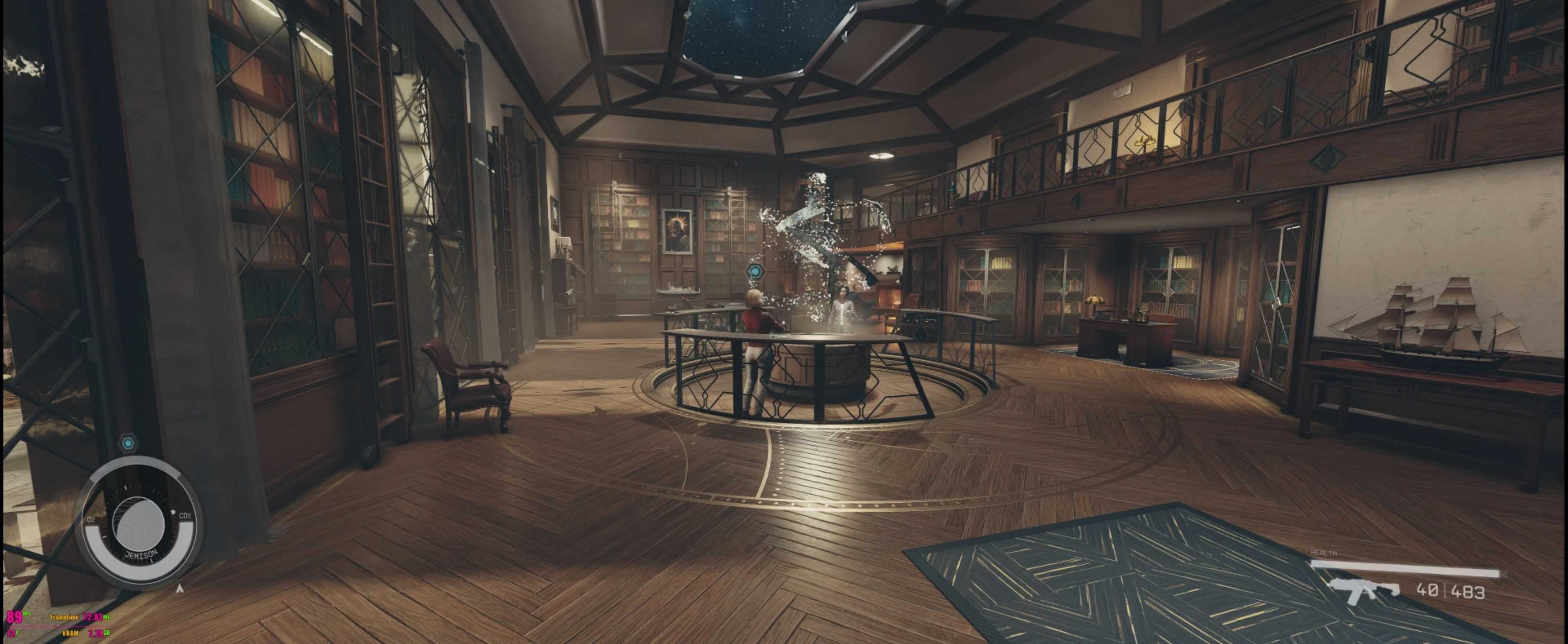Screen dimensions: 1568x644
Task: Select the blue hexagon quest marker near the hologram
Action: (x=755, y=271)
